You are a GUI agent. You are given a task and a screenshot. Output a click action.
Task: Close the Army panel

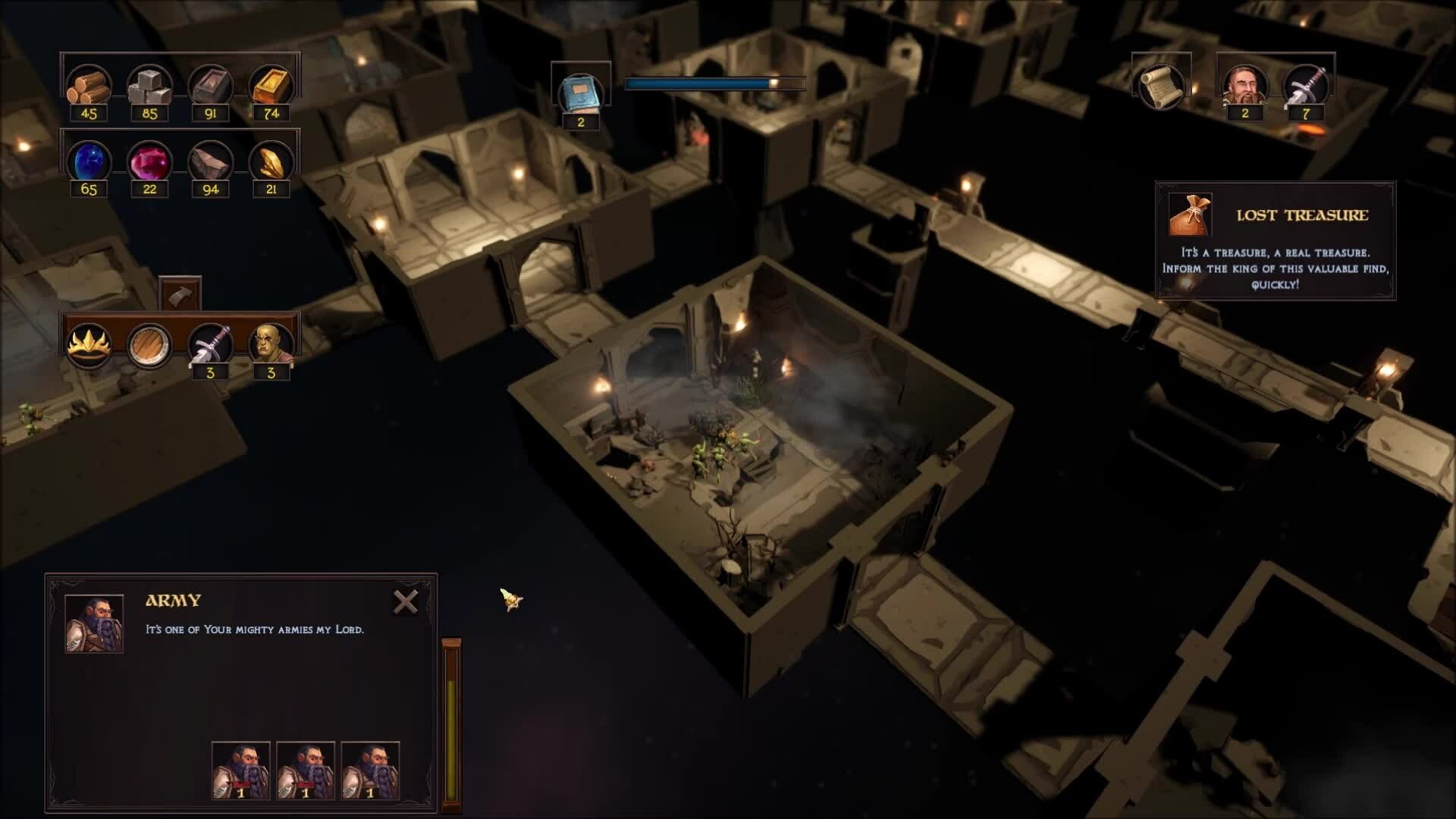point(406,602)
